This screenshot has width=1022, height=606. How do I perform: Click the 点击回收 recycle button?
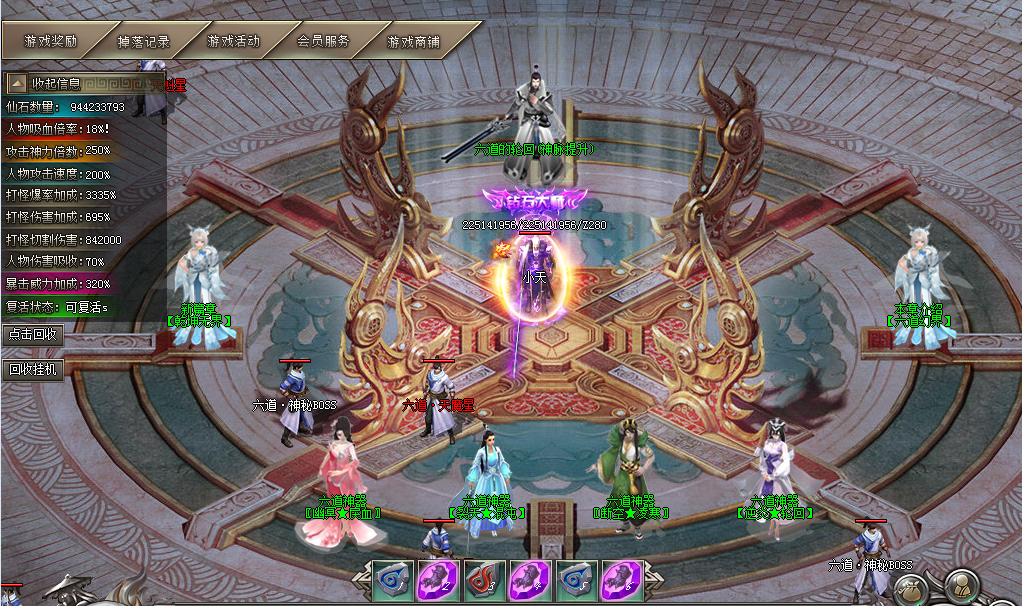(x=33, y=333)
